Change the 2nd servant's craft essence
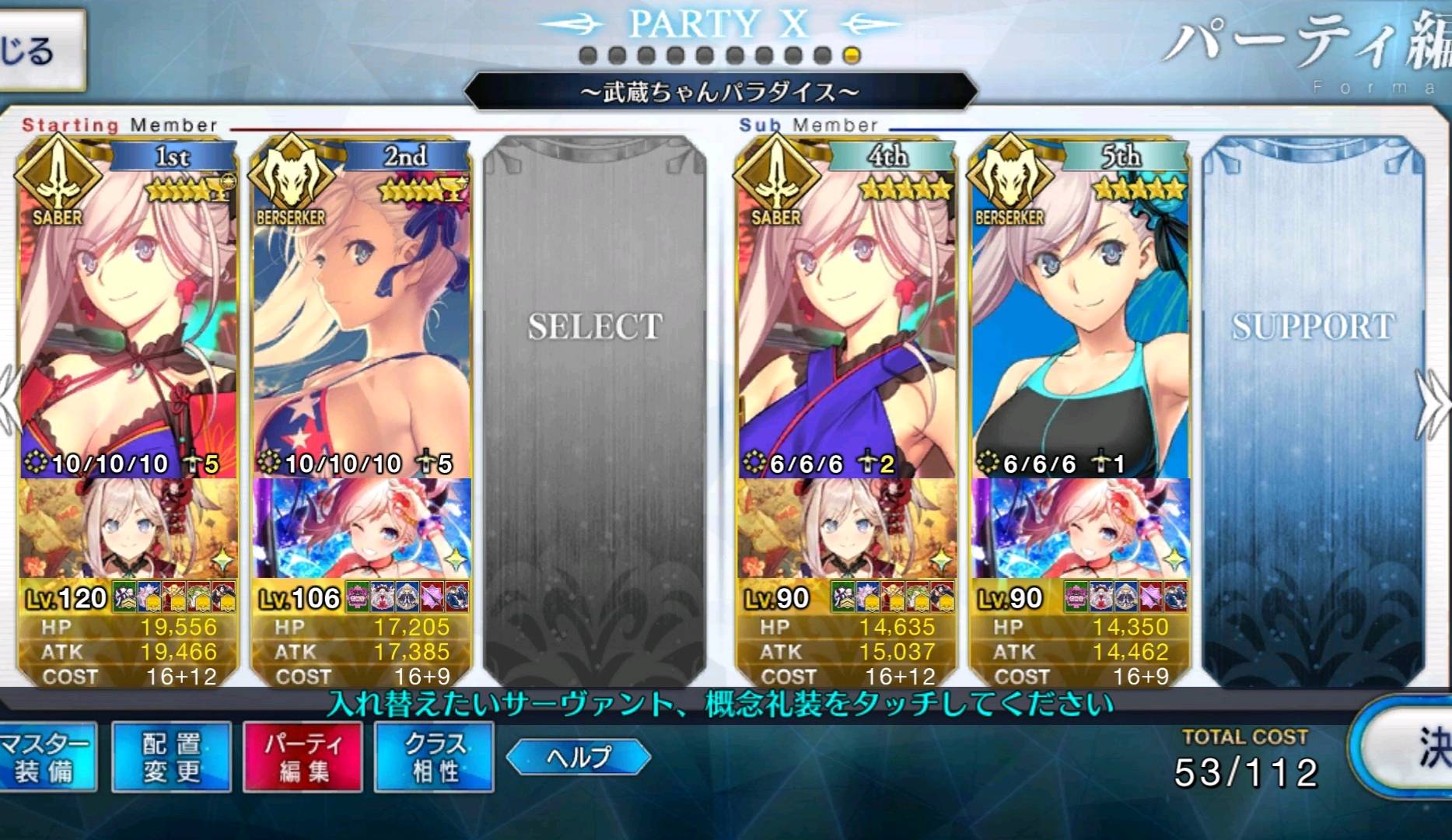This screenshot has width=1452, height=840. tap(362, 529)
